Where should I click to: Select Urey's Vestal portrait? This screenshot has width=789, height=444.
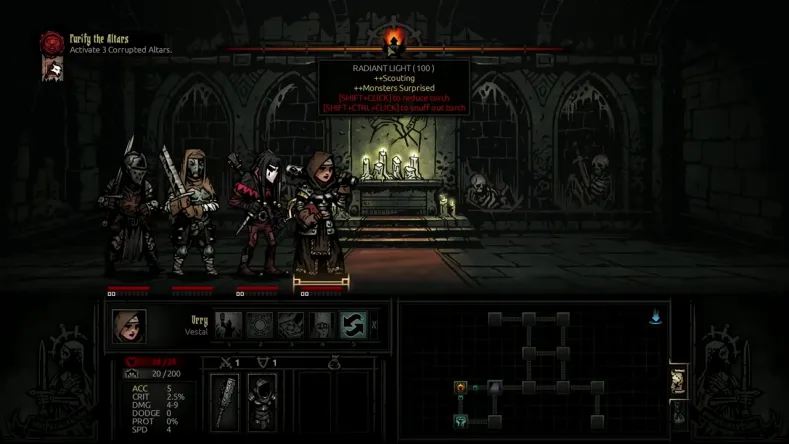tap(129, 326)
